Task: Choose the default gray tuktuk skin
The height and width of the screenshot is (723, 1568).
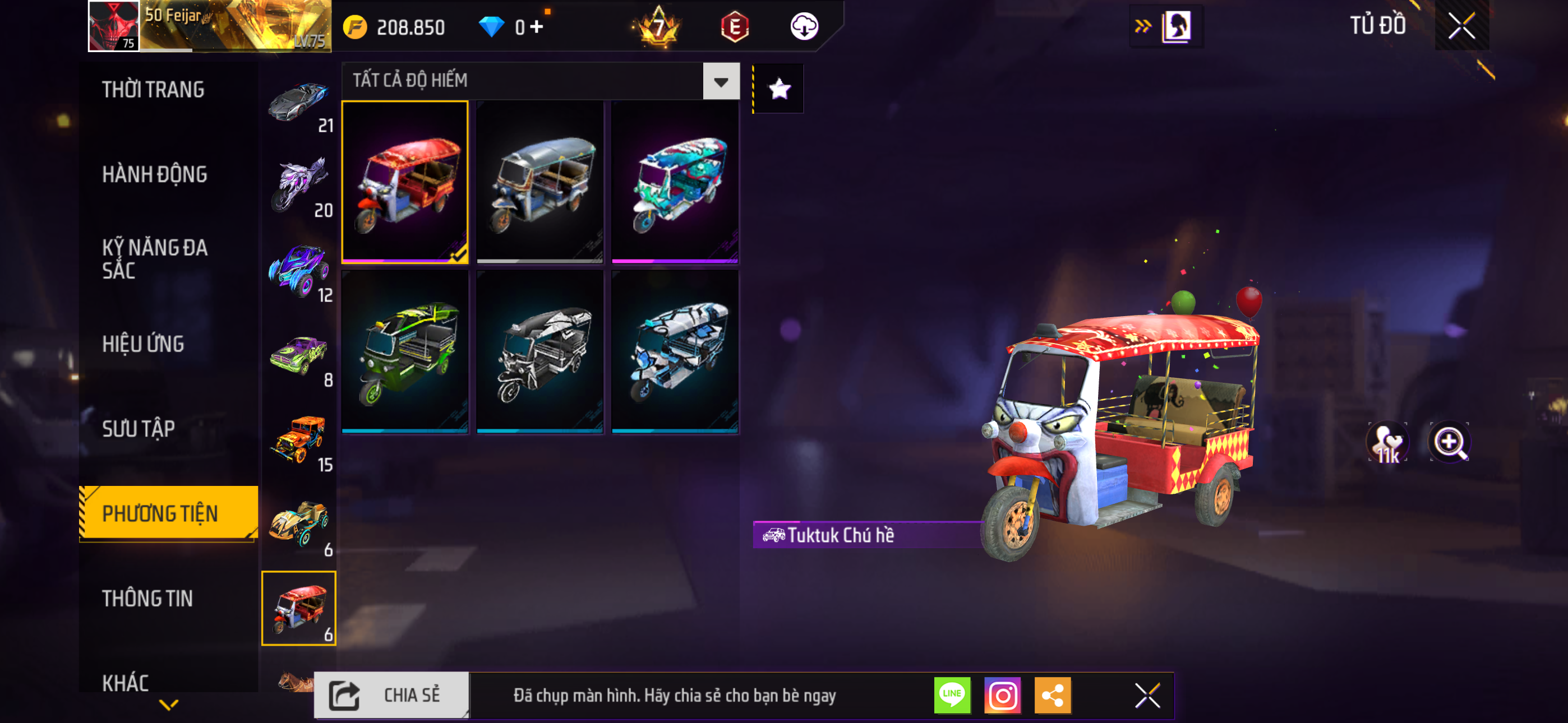Action: (x=540, y=182)
